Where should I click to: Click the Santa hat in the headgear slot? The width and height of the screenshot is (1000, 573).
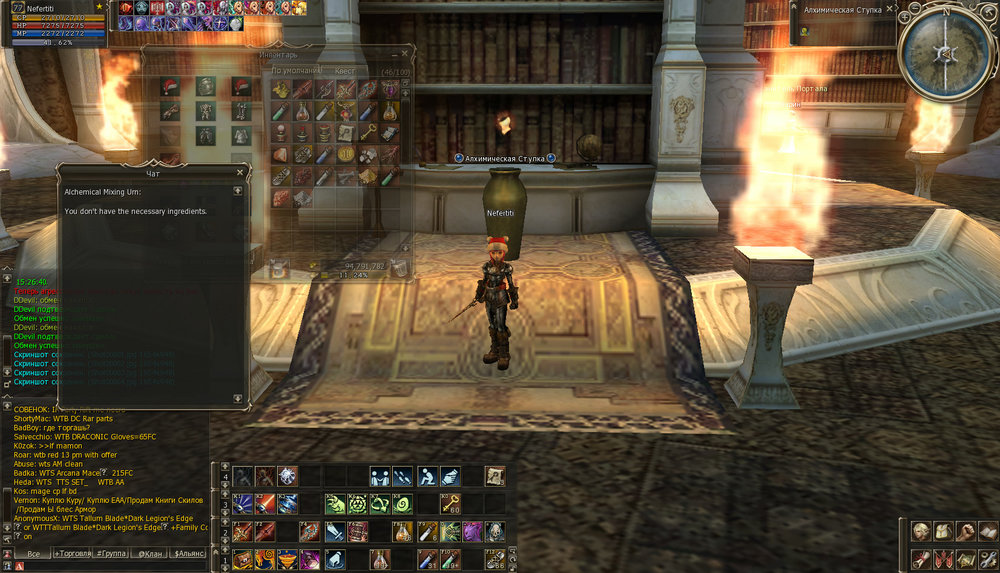(x=171, y=88)
